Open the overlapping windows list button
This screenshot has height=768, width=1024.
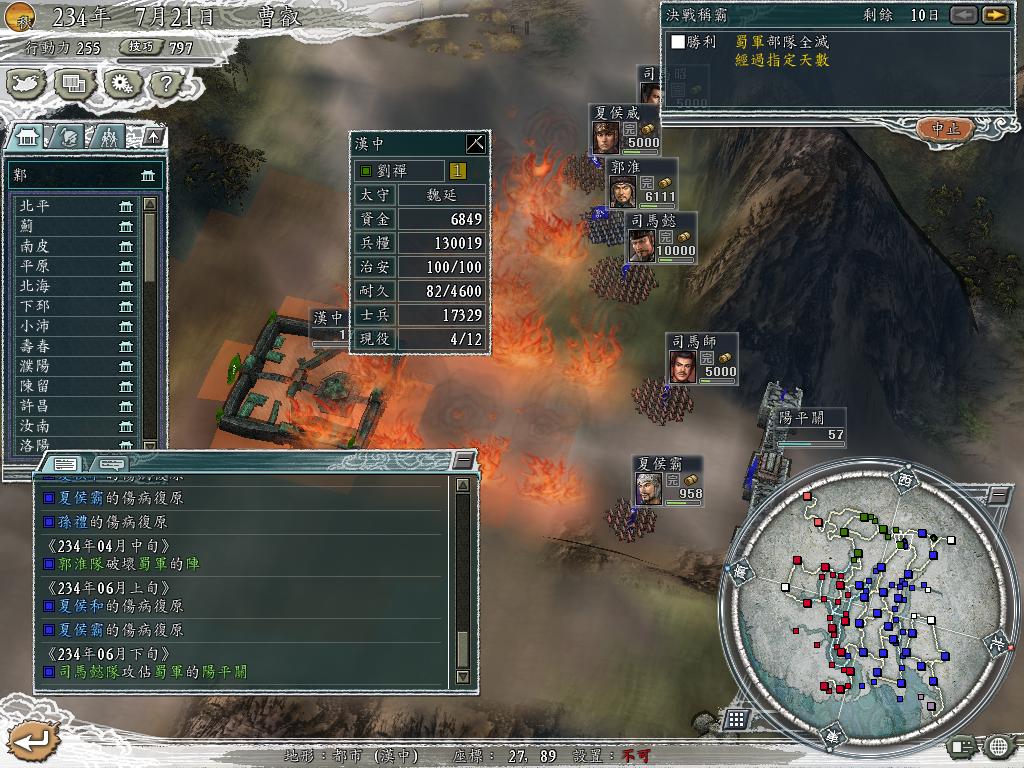74,84
